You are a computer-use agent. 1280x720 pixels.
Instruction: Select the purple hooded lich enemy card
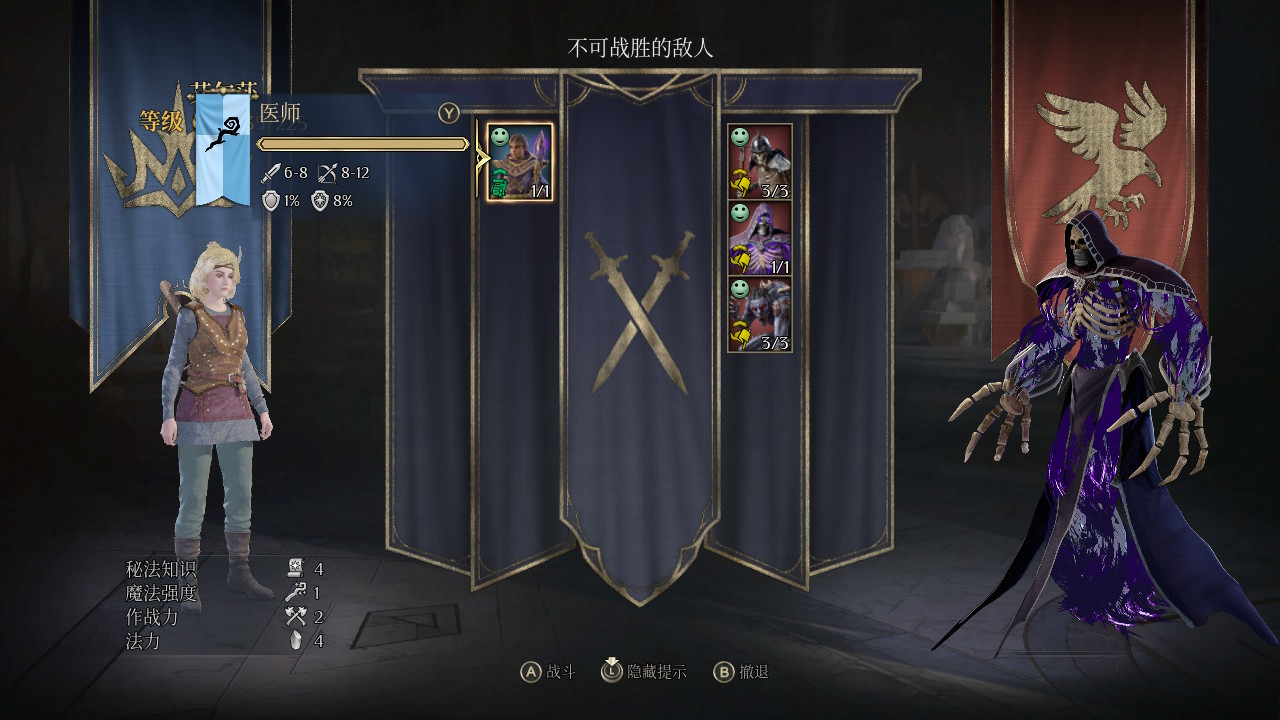[x=759, y=239]
